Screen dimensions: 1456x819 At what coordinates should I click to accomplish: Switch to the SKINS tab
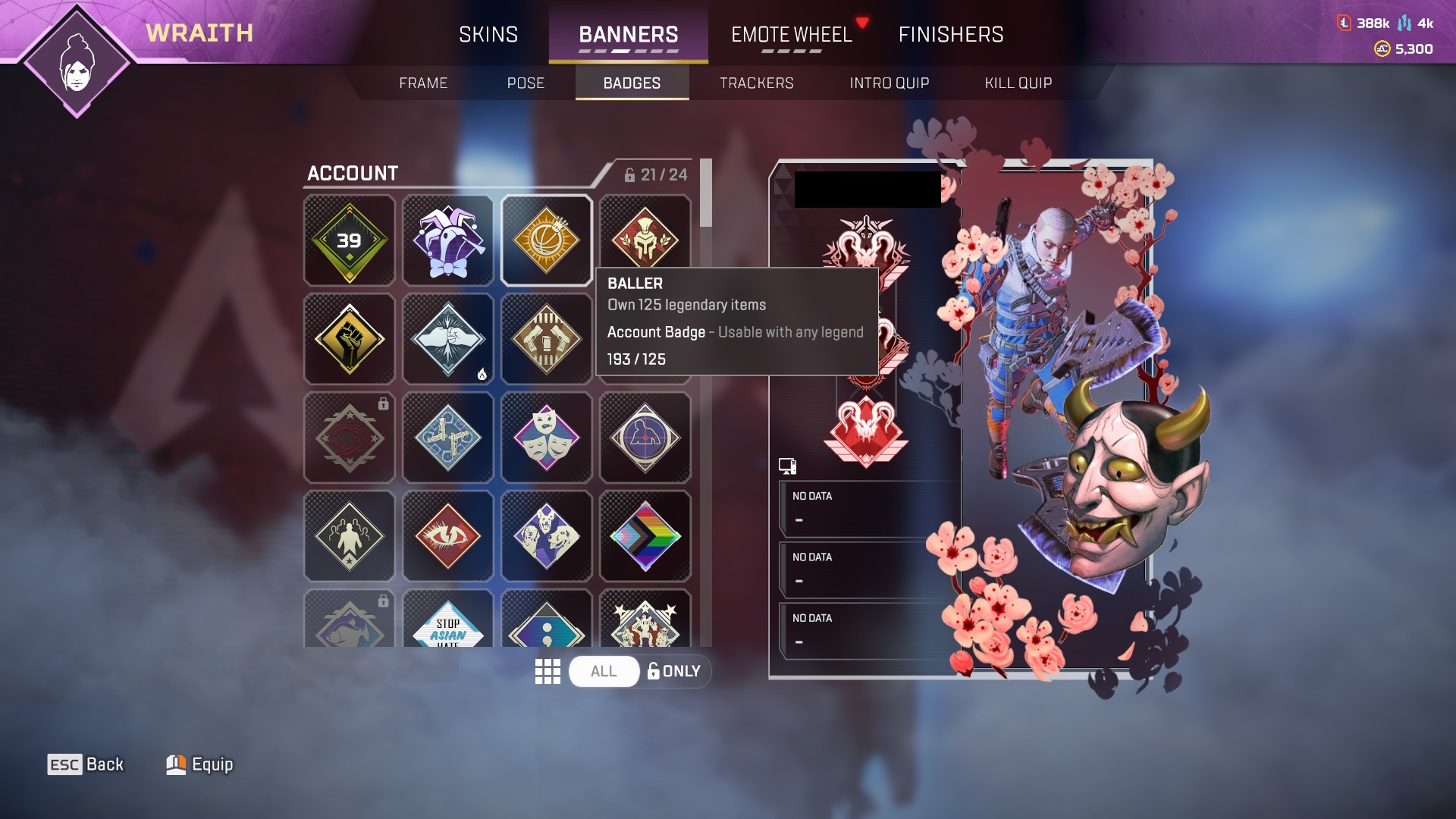488,34
